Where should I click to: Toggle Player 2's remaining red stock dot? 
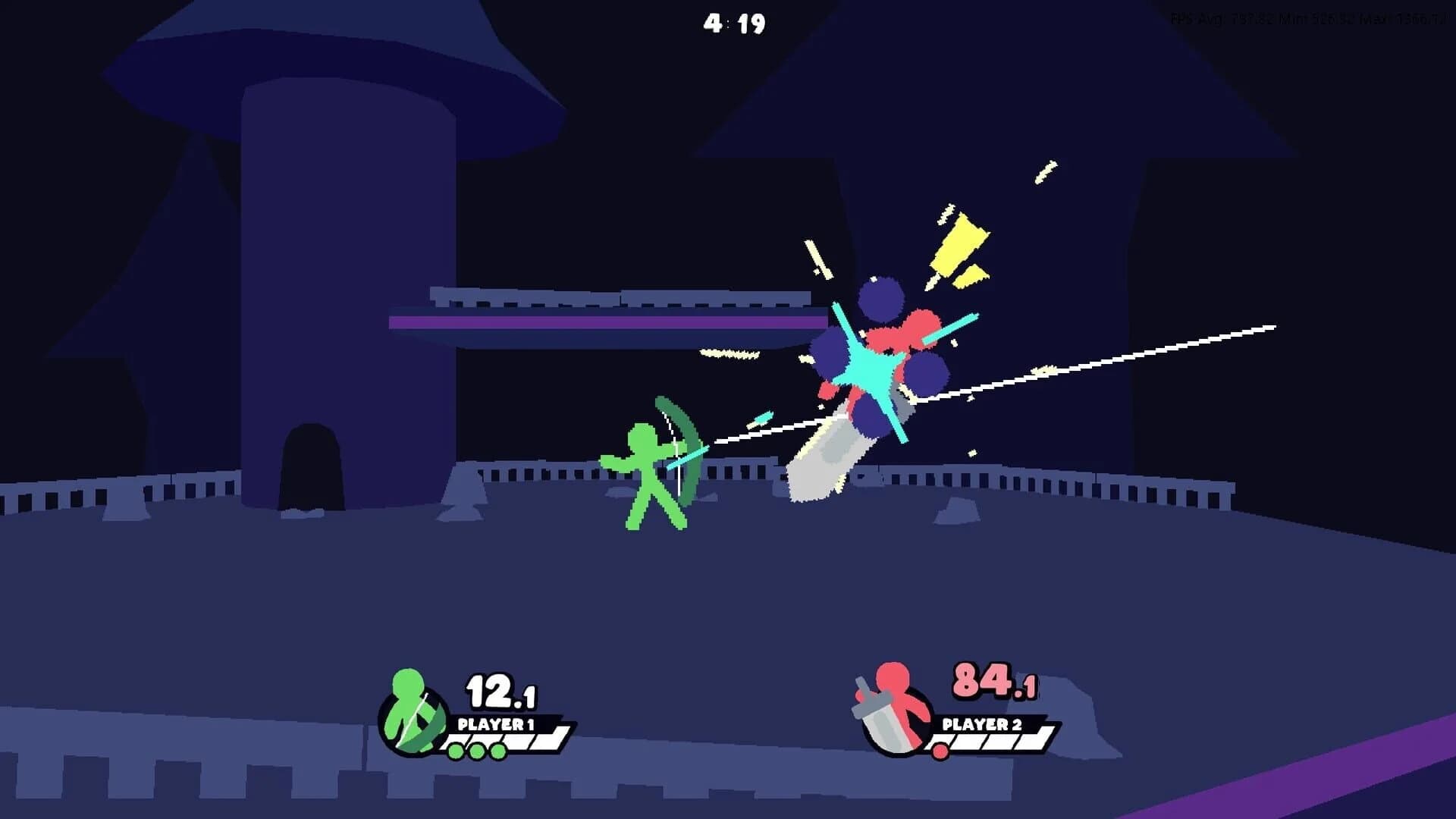click(x=940, y=751)
